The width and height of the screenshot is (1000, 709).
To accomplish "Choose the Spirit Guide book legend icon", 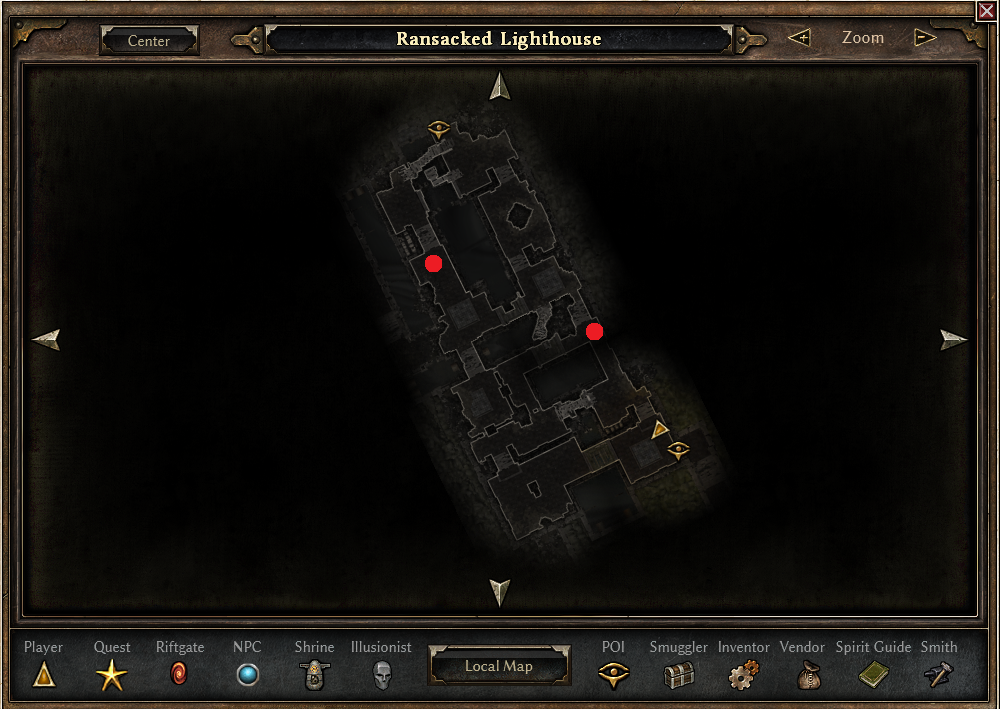I will click(x=873, y=676).
